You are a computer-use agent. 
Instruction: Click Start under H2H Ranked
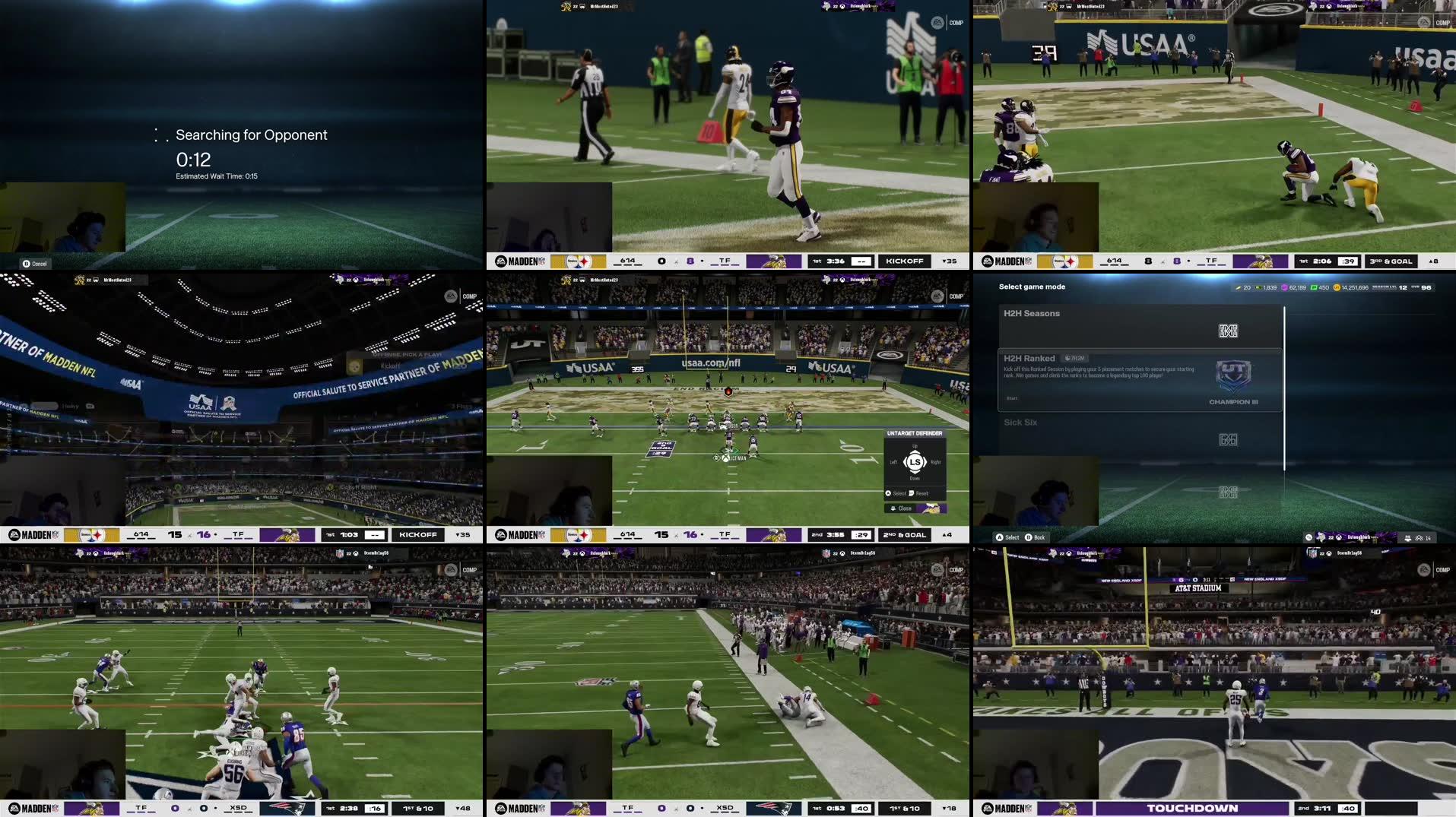[x=1011, y=398]
